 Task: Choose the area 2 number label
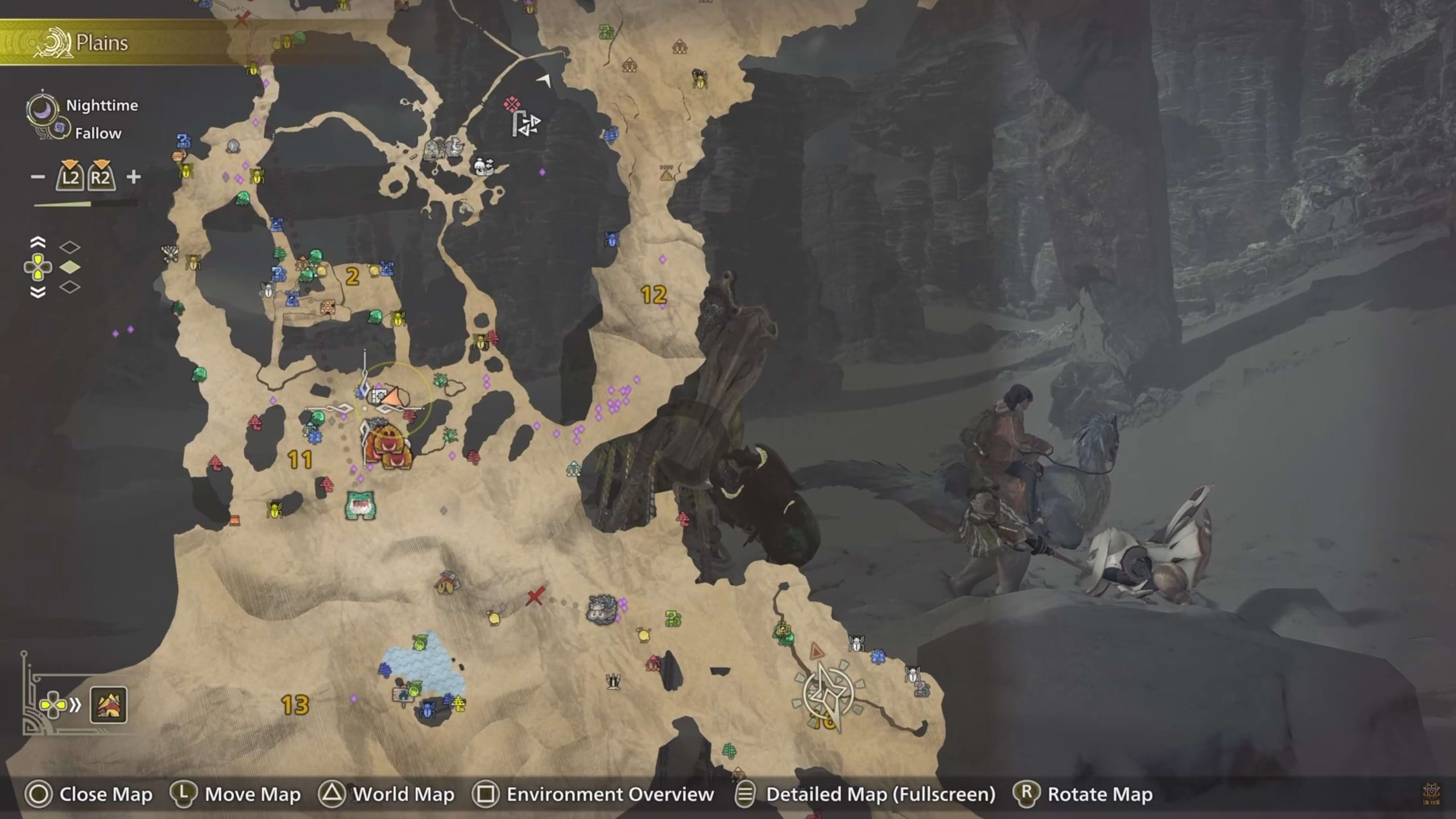(x=353, y=277)
